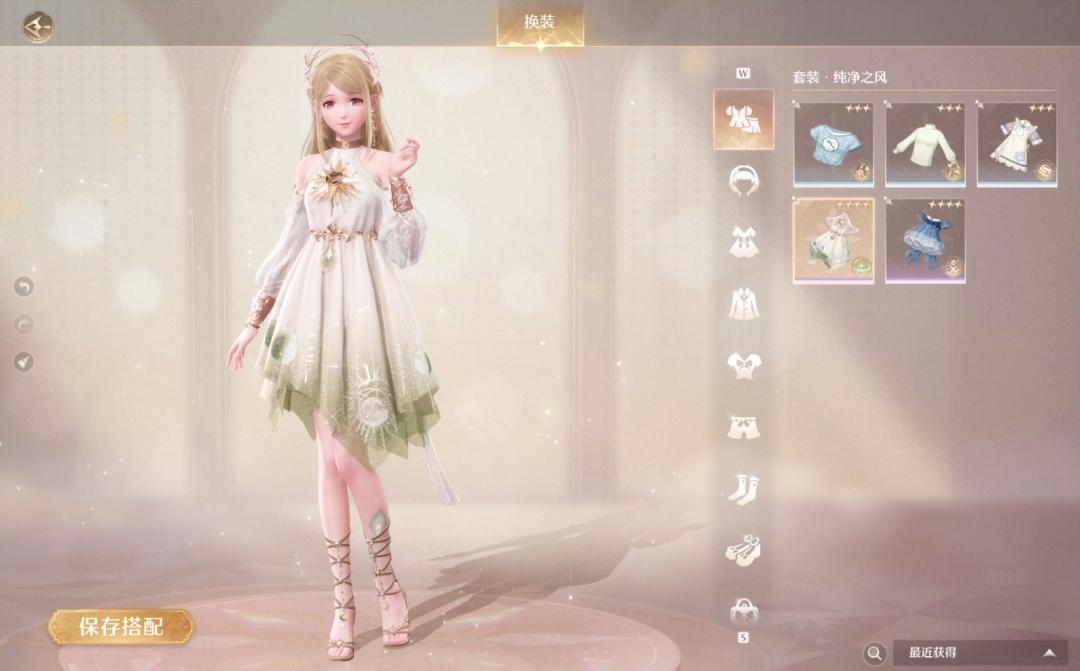Open the dress category

tap(743, 241)
